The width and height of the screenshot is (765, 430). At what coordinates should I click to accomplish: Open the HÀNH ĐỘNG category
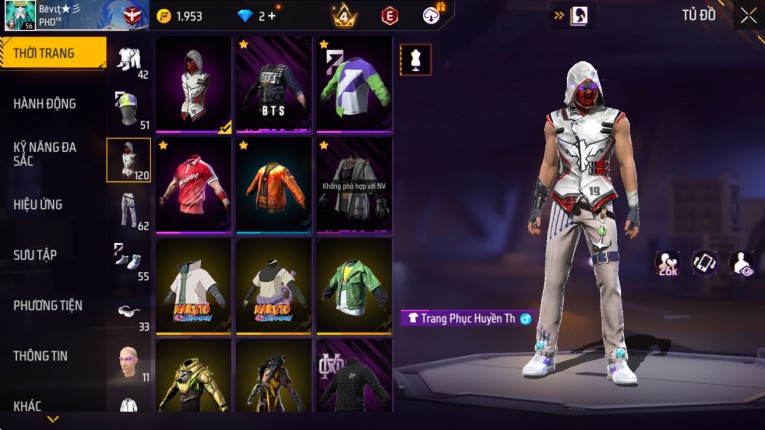45,103
